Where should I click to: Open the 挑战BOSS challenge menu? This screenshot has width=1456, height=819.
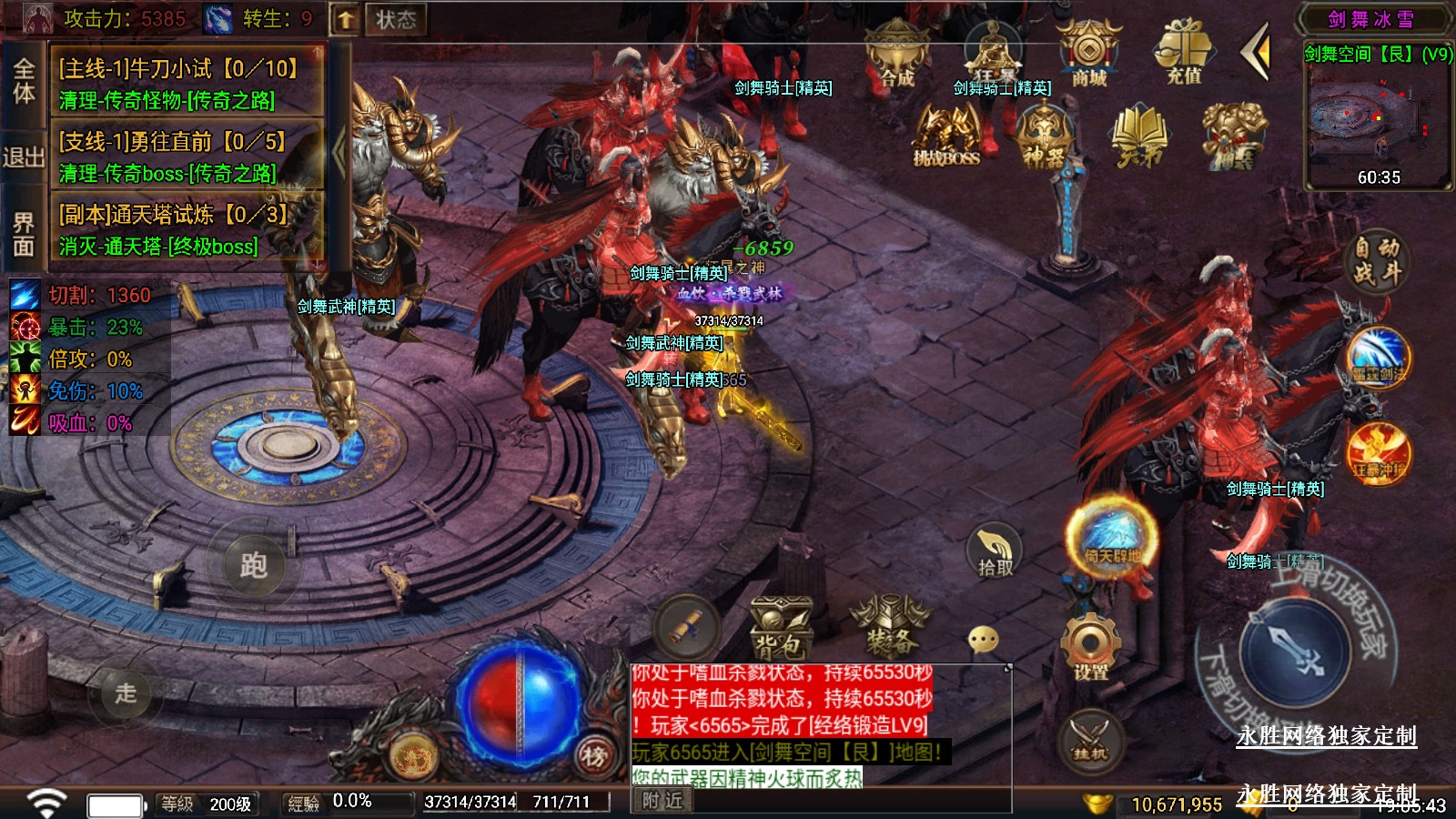pyautogui.click(x=946, y=136)
